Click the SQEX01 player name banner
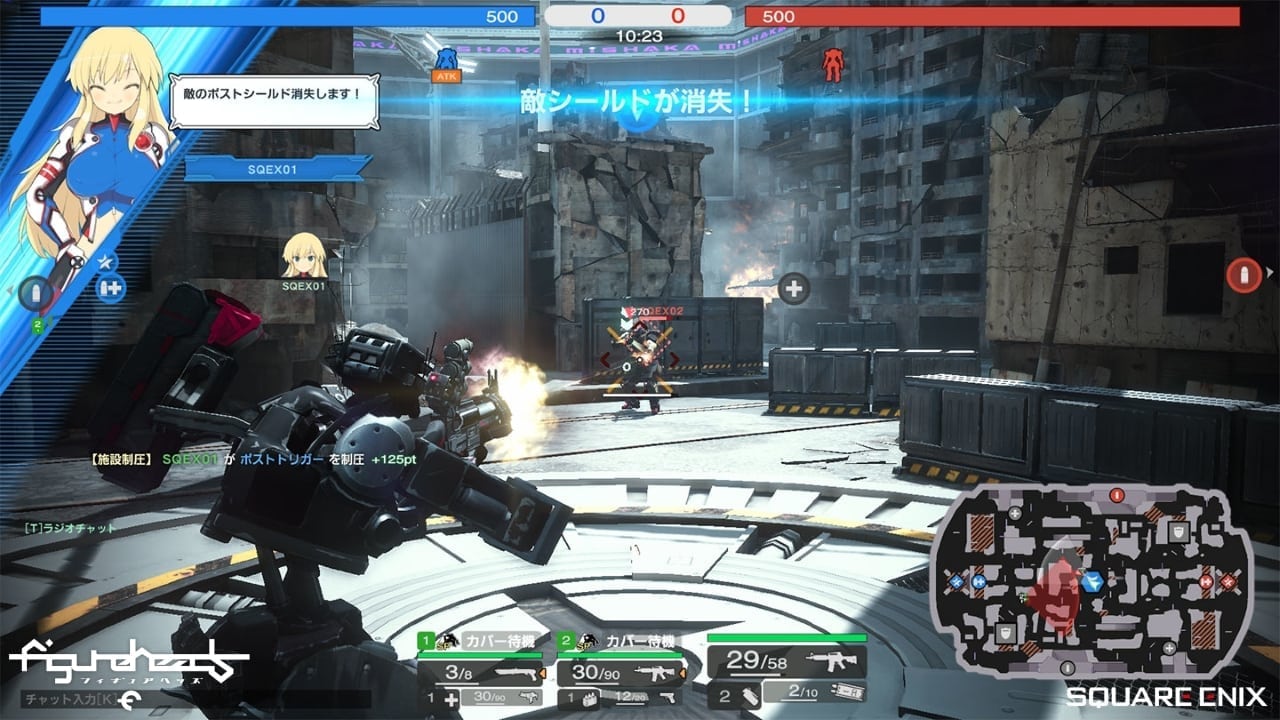1280x720 pixels. click(272, 170)
